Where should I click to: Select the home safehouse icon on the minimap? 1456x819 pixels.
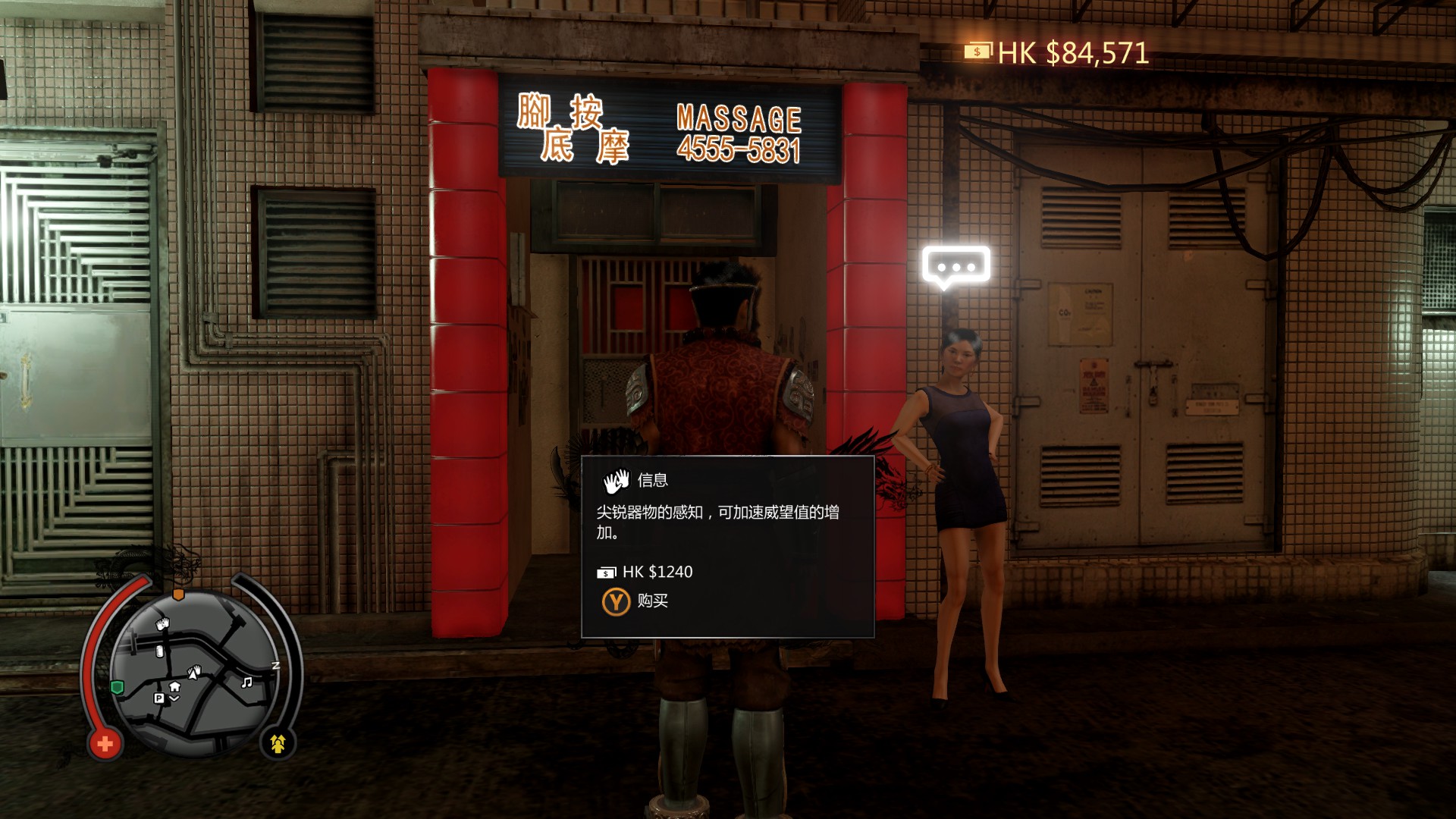(x=174, y=687)
